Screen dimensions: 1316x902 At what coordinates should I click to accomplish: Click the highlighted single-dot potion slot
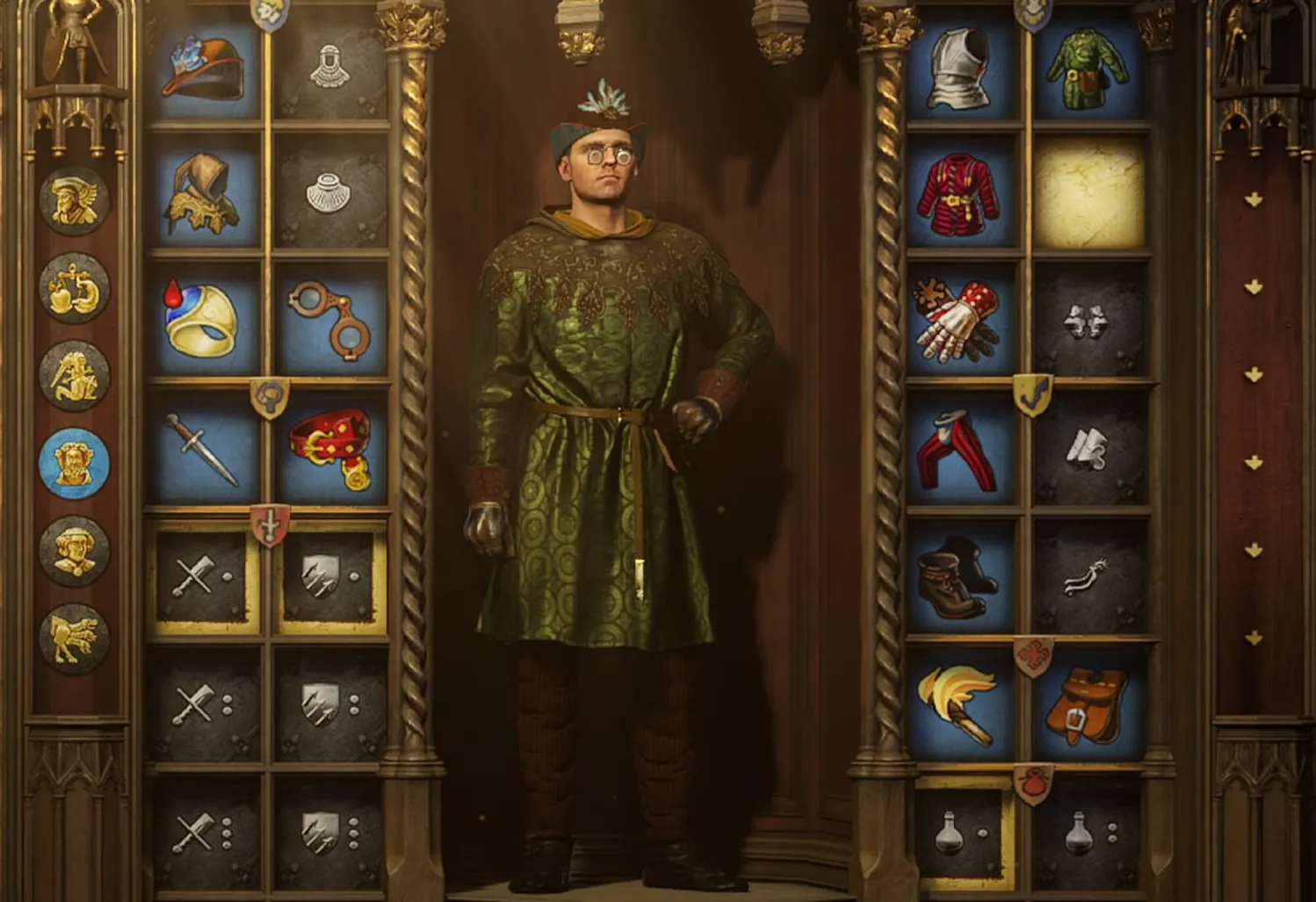(962, 831)
